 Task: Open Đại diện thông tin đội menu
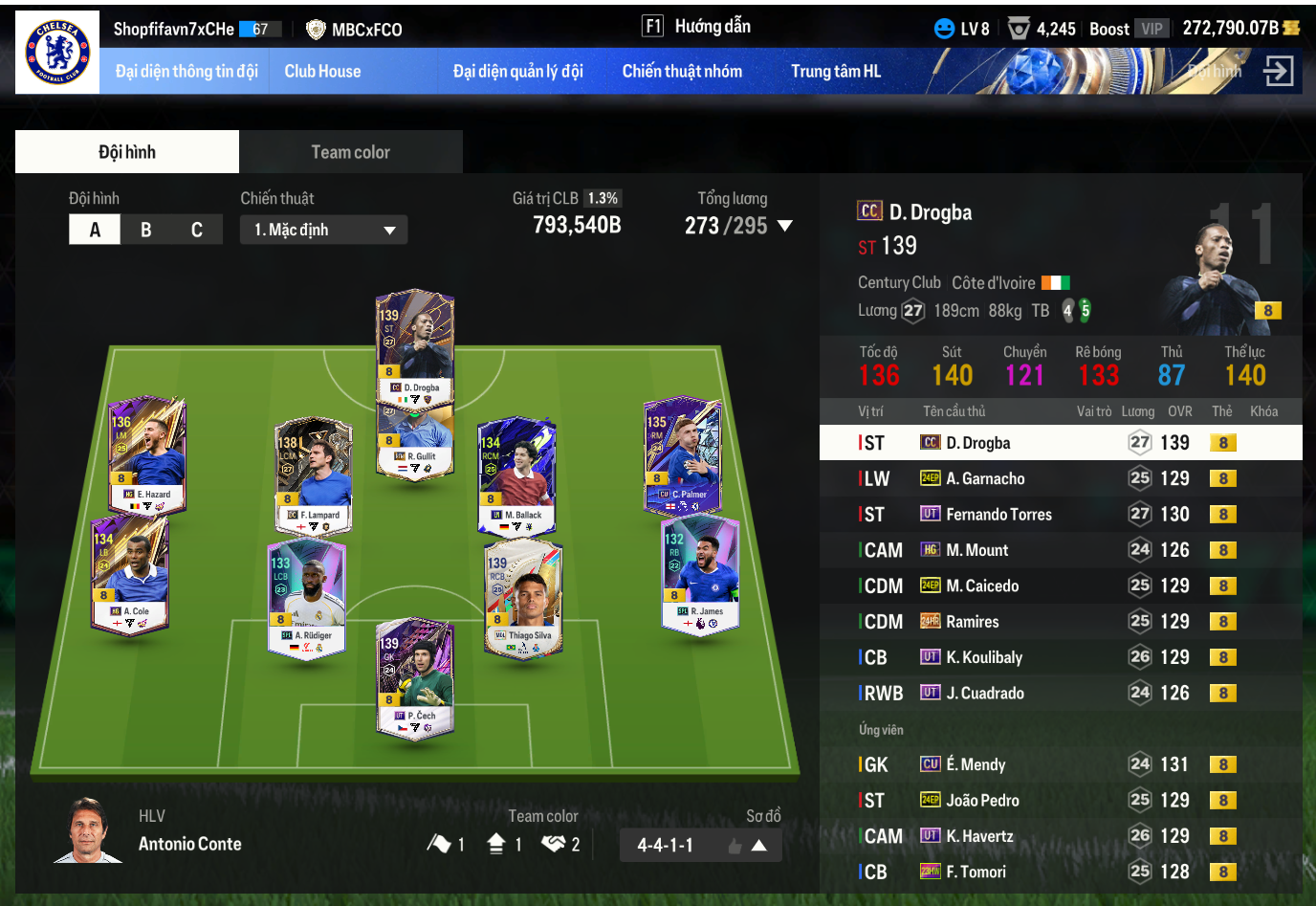[x=186, y=71]
